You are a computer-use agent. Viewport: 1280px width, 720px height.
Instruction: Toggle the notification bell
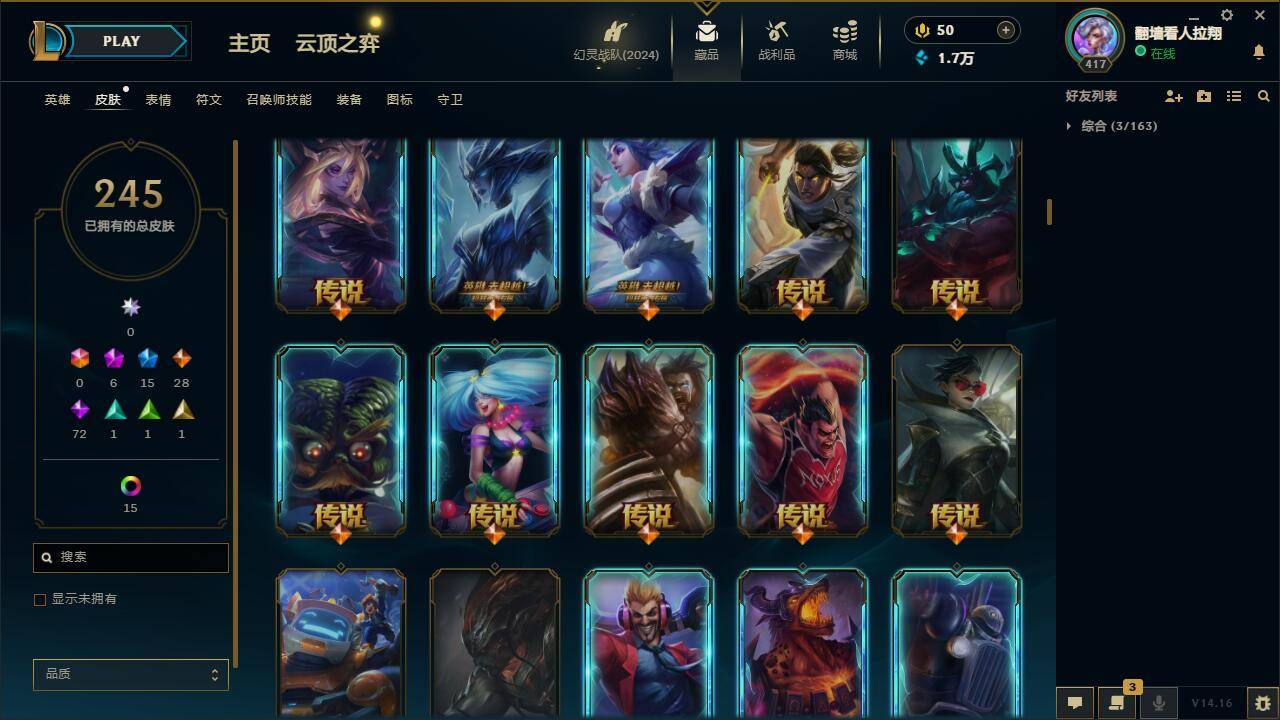click(x=1258, y=49)
